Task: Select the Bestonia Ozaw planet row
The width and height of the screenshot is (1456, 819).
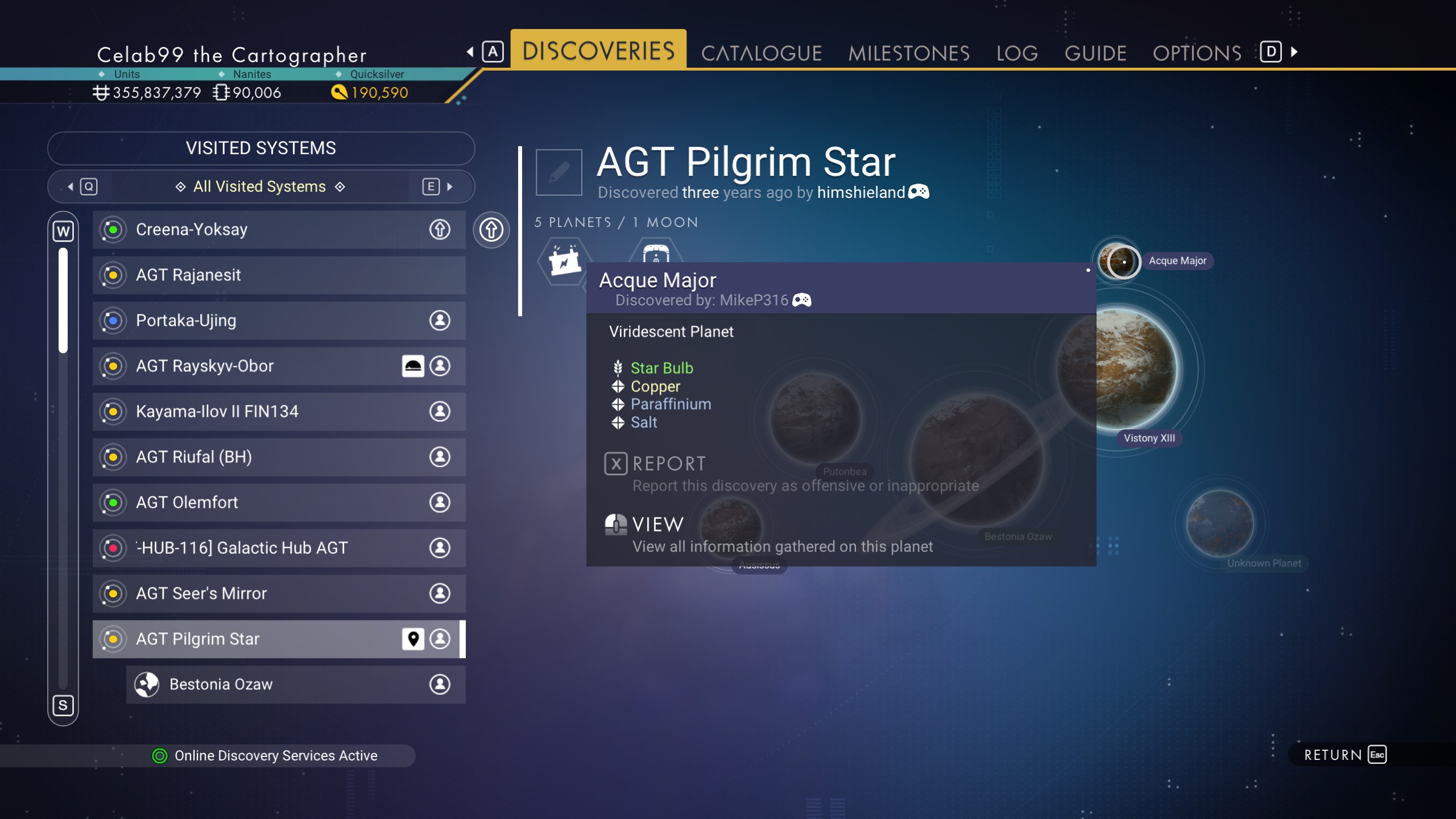Action: click(296, 685)
